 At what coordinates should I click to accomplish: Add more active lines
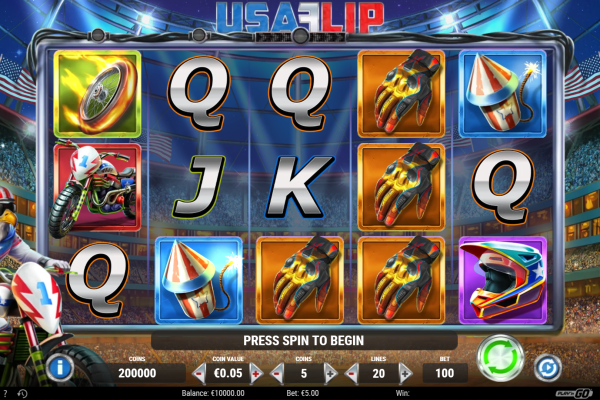[405, 374]
